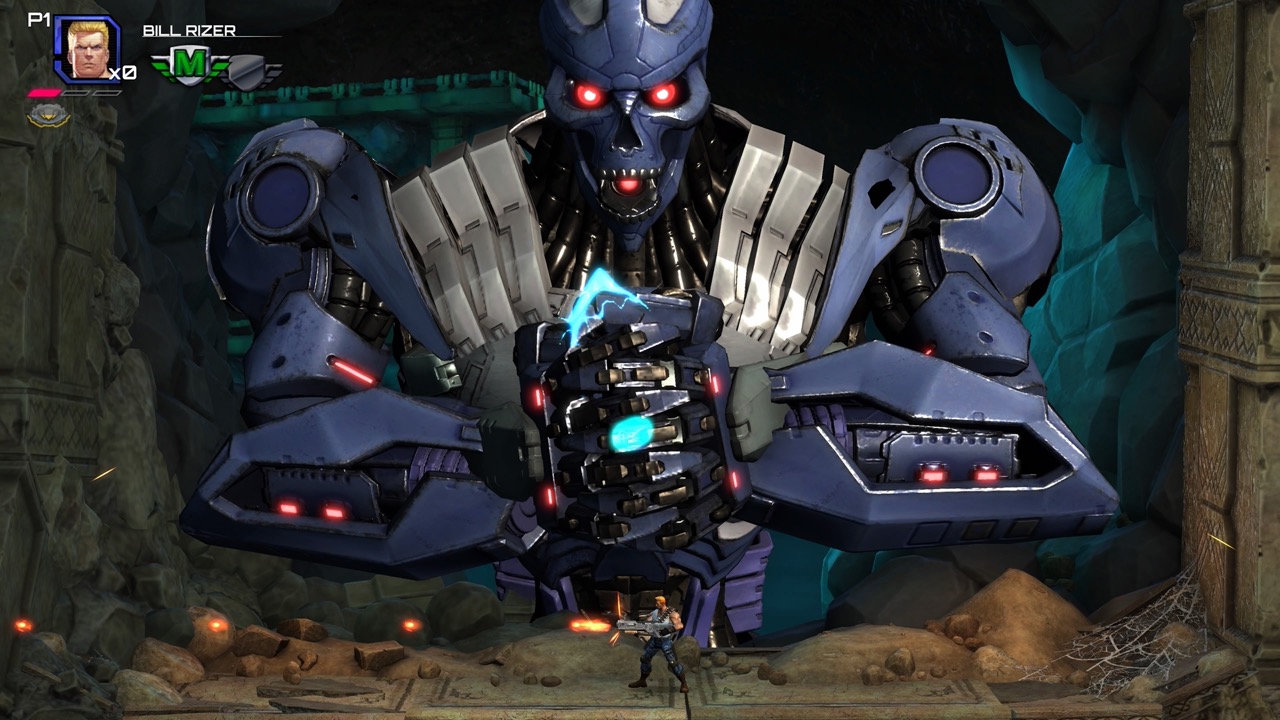Select the gold perk emblem below the health bar
1280x720 pixels.
click(x=48, y=115)
